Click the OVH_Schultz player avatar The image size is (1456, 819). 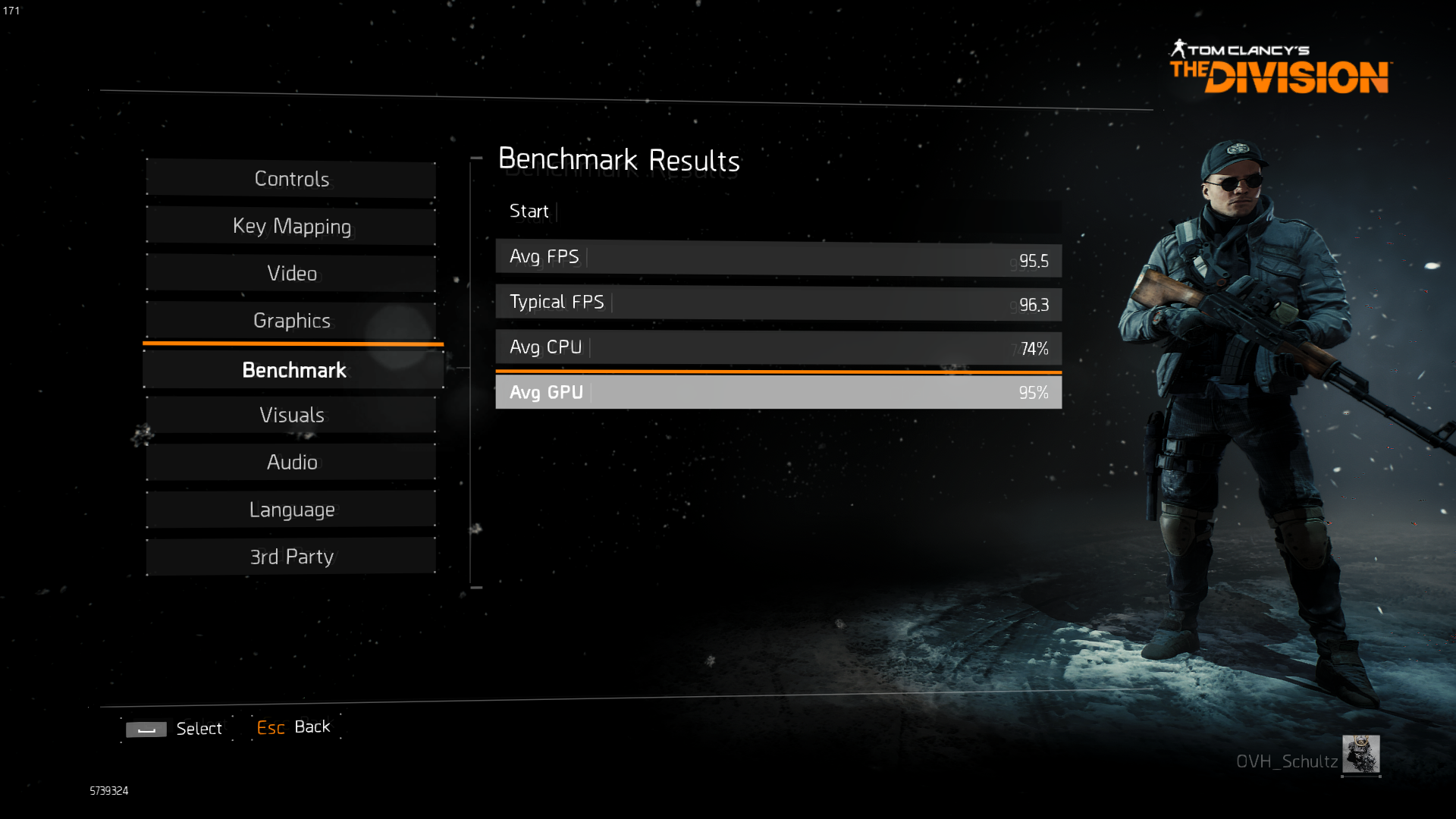(x=1360, y=754)
